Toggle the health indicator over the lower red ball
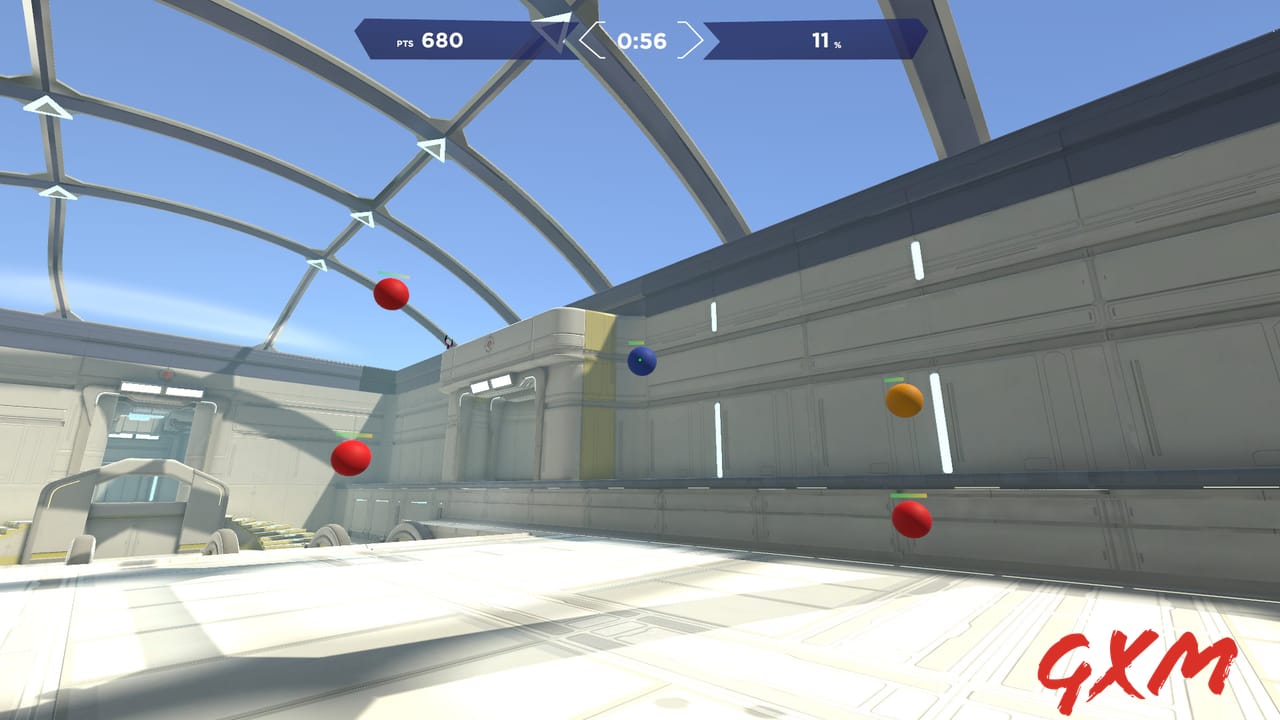This screenshot has height=720, width=1280. (909, 495)
